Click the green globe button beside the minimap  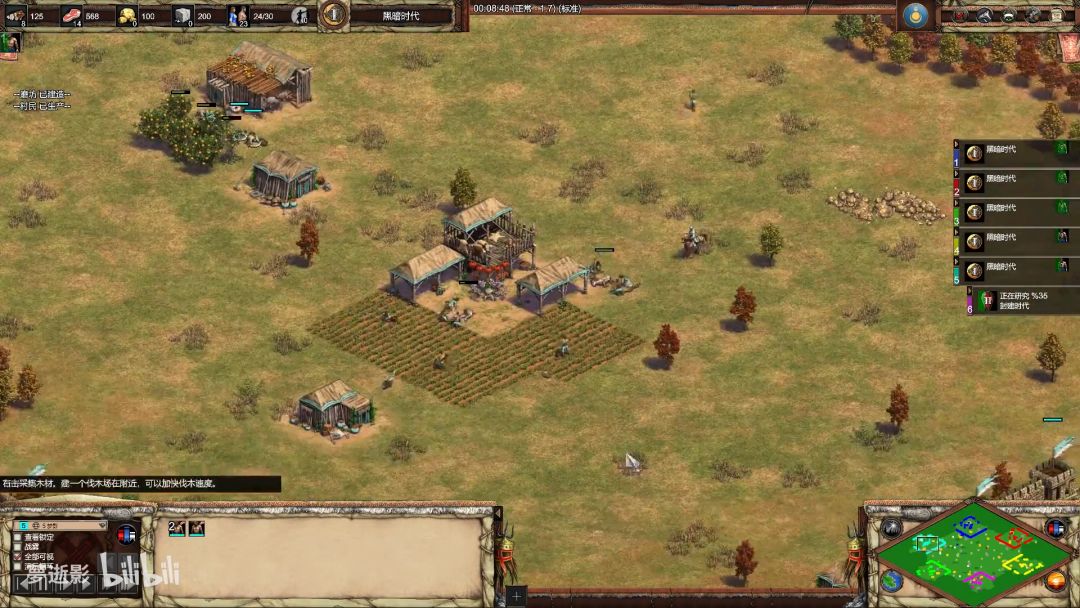pyautogui.click(x=890, y=581)
